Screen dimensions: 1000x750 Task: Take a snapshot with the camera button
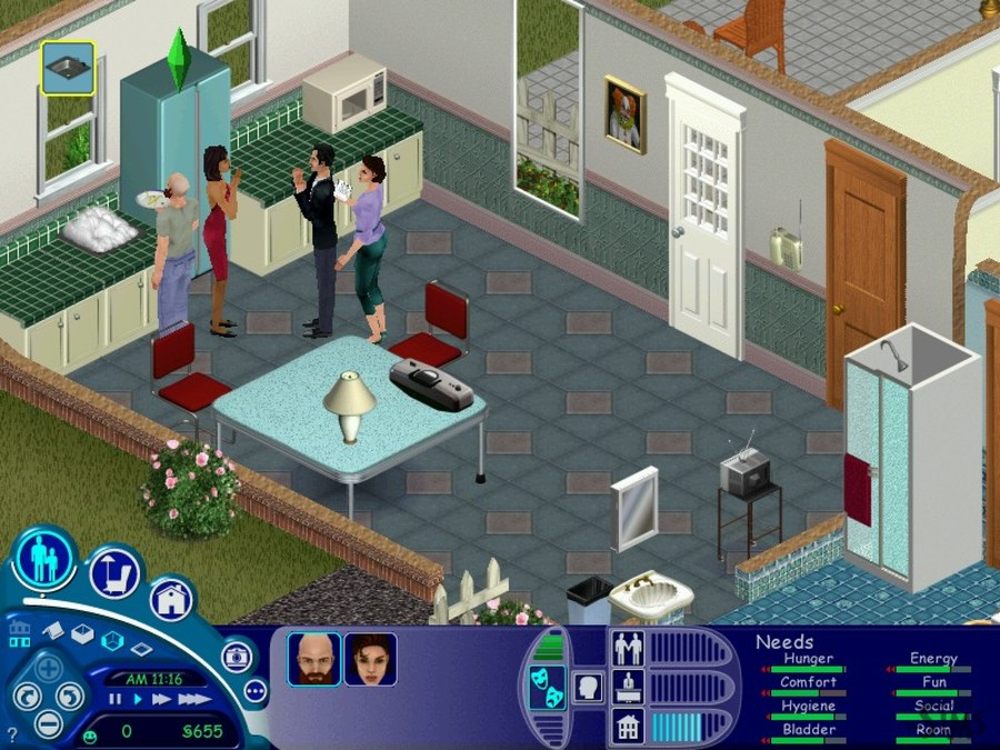(x=238, y=656)
